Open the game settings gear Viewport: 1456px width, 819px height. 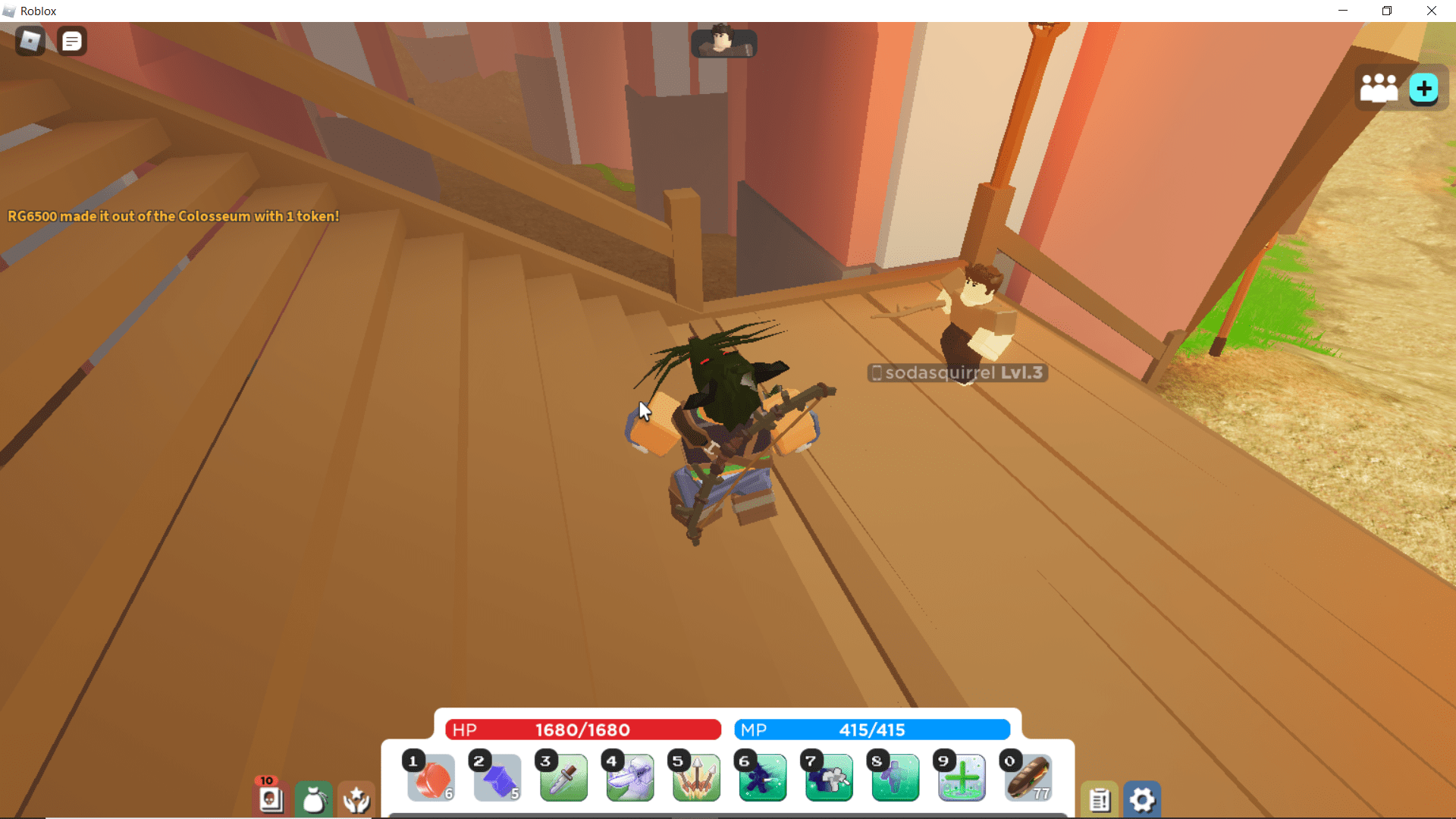1143,799
